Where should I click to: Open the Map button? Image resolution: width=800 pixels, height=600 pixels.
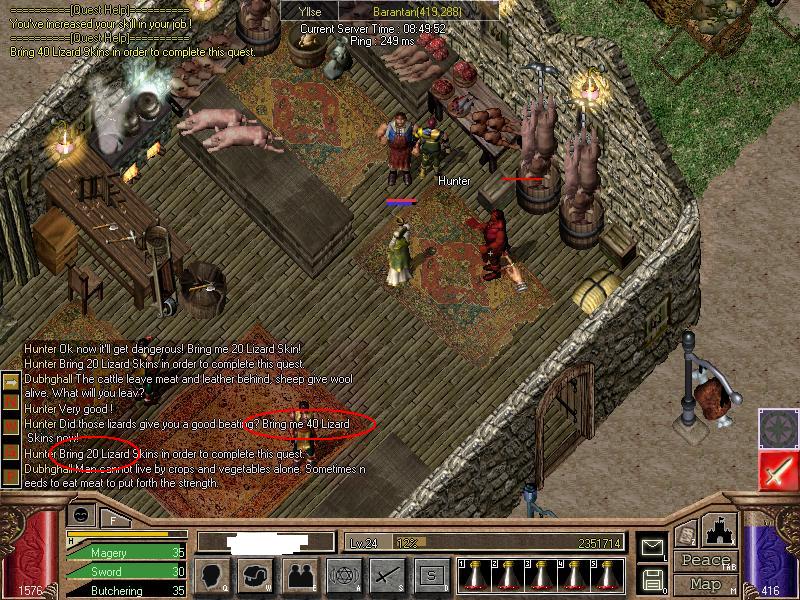(706, 583)
